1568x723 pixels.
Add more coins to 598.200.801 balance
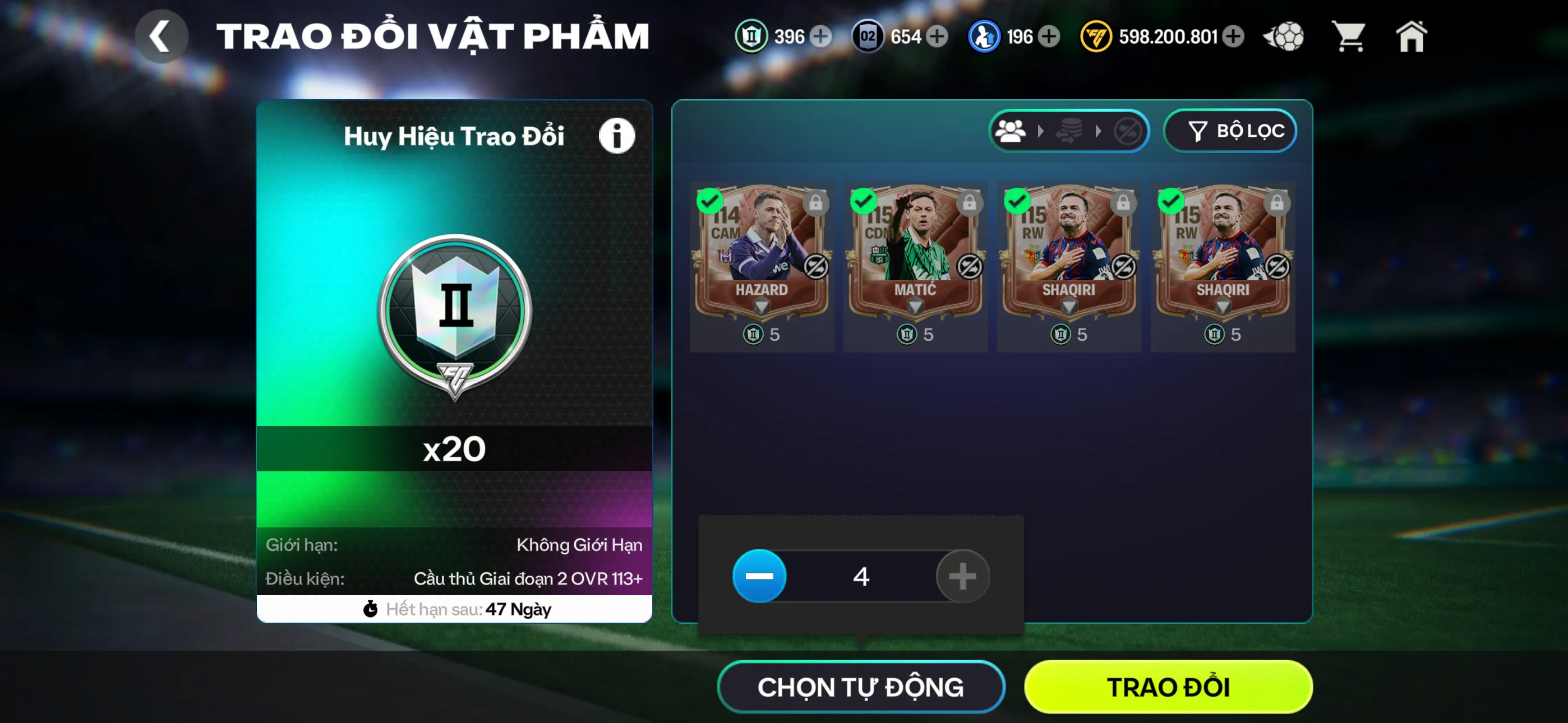coord(1234,36)
